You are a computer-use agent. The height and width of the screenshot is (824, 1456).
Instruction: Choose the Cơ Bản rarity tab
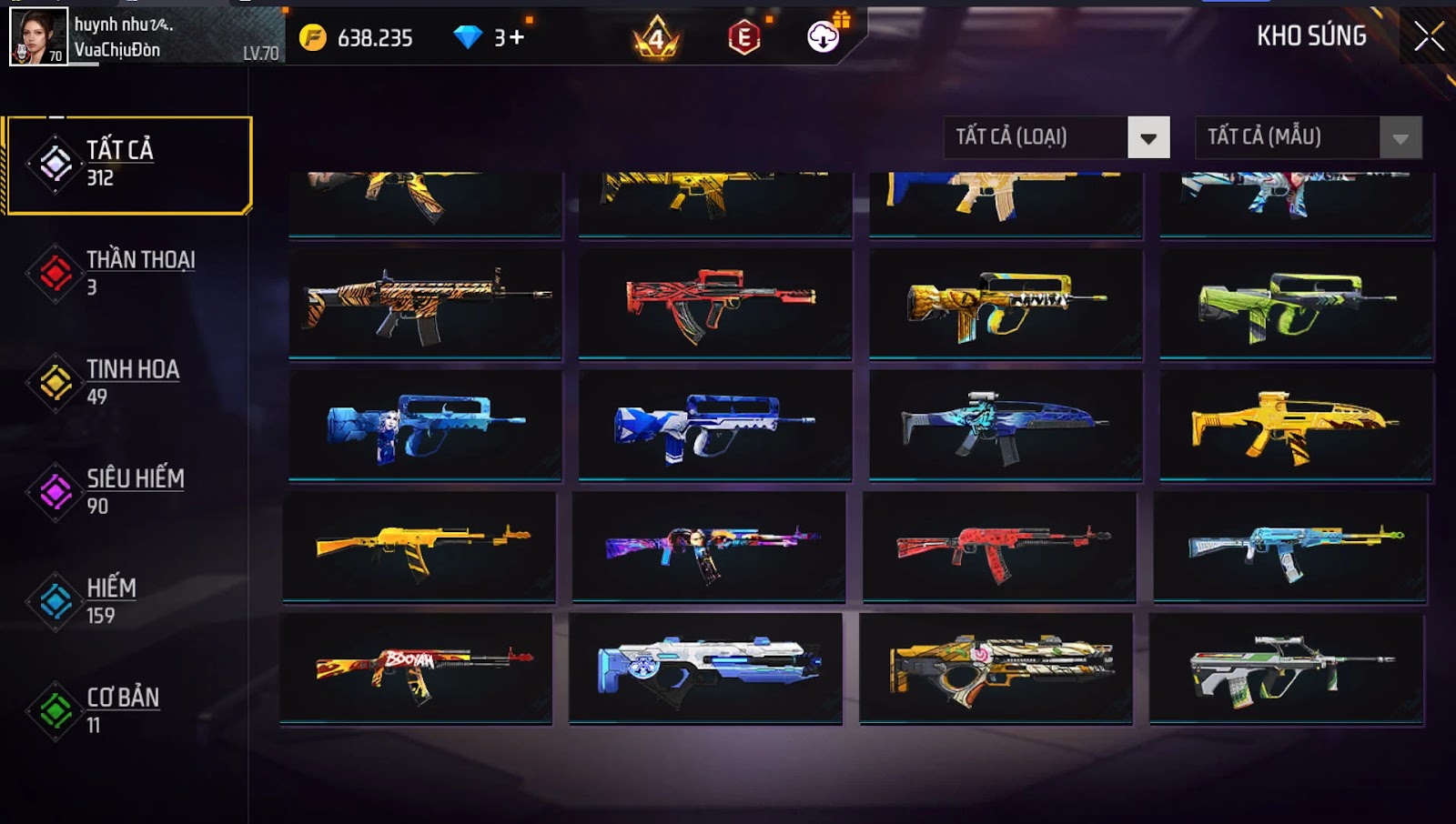(x=127, y=710)
